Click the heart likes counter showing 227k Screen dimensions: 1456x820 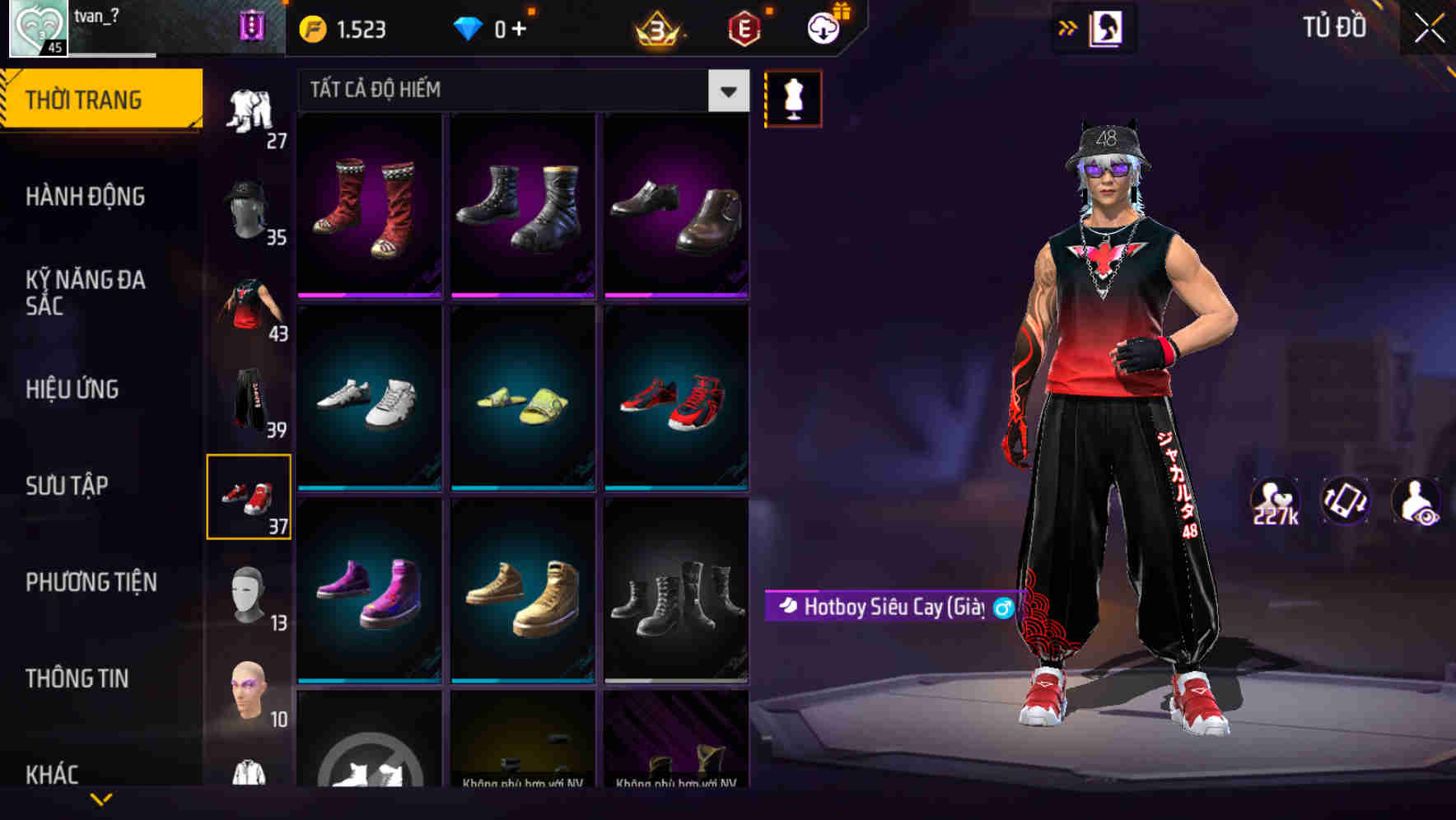point(1276,499)
